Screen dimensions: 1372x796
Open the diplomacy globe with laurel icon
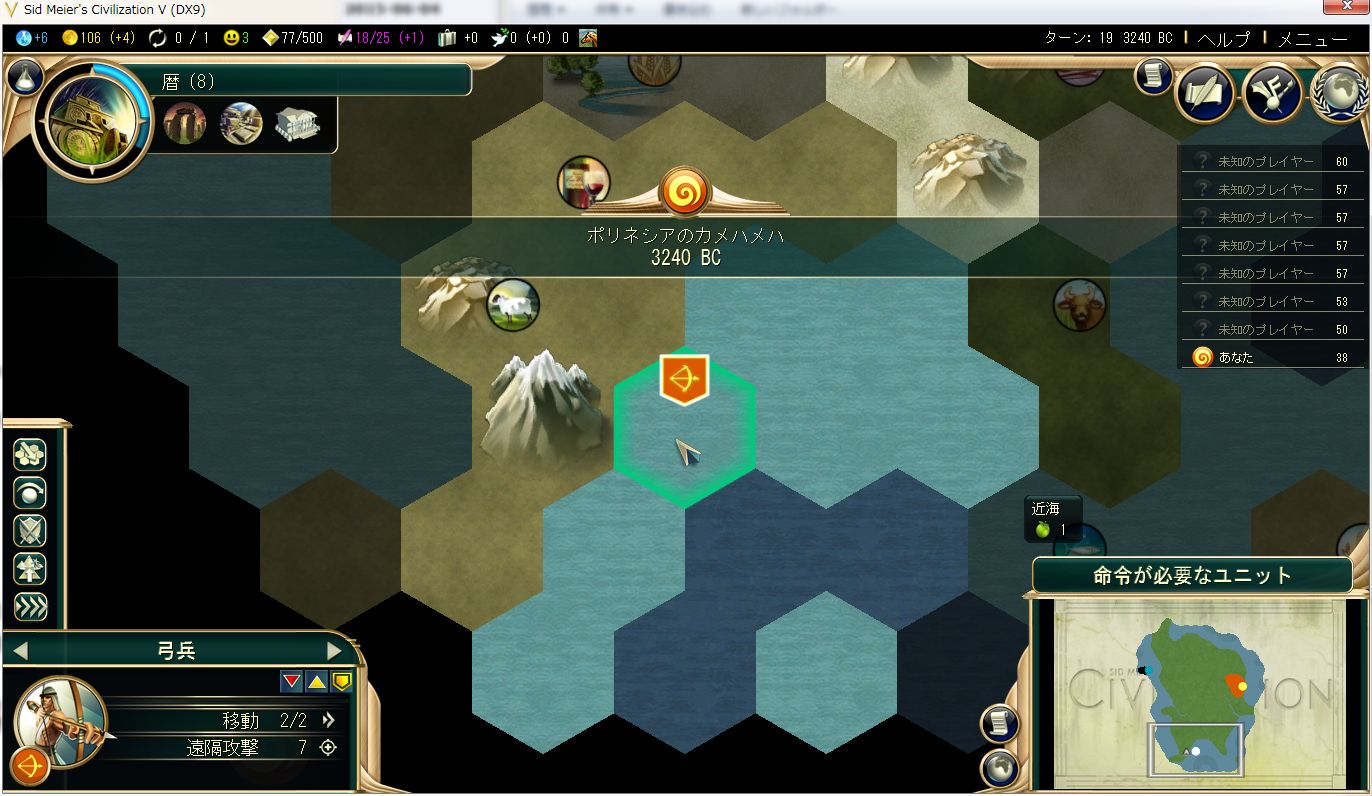coord(1341,93)
